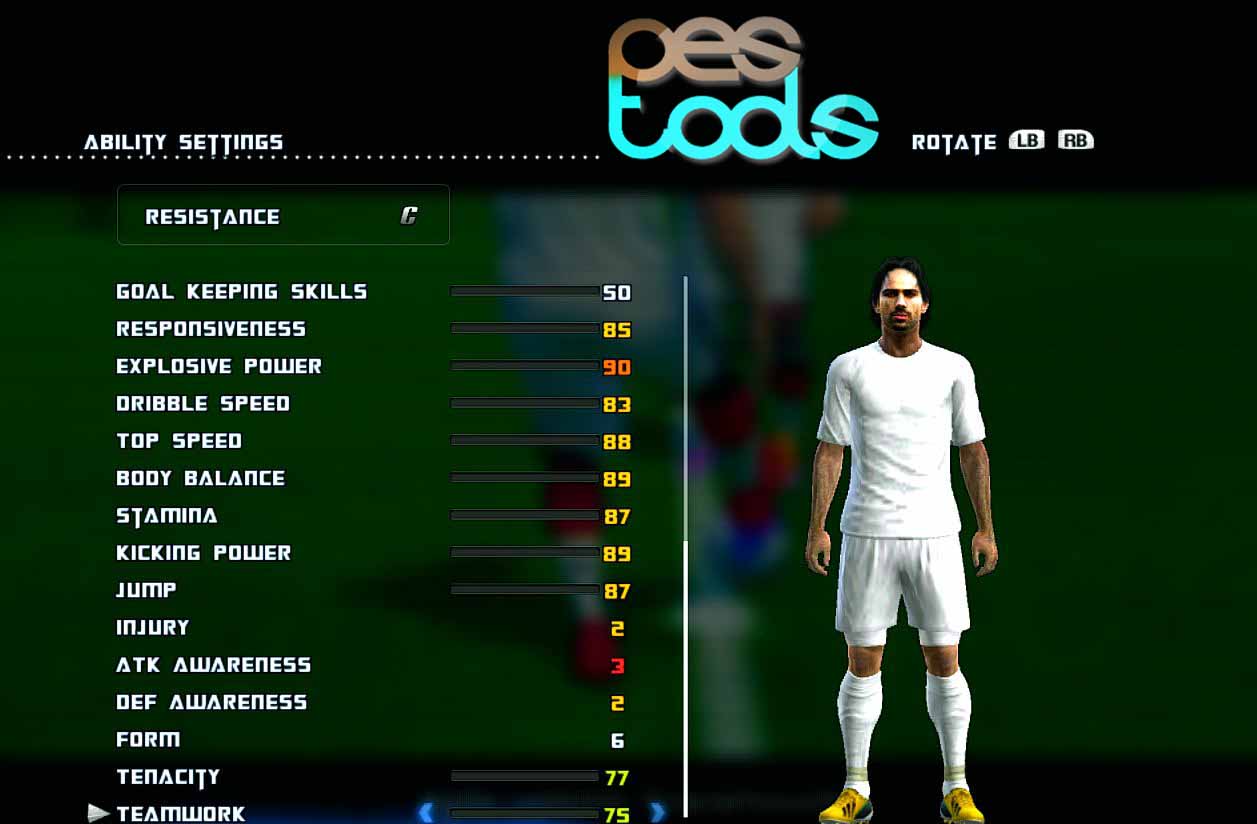Screen dimensions: 1257x824
Task: Select Explosive Power in the ability list
Action: [x=219, y=366]
